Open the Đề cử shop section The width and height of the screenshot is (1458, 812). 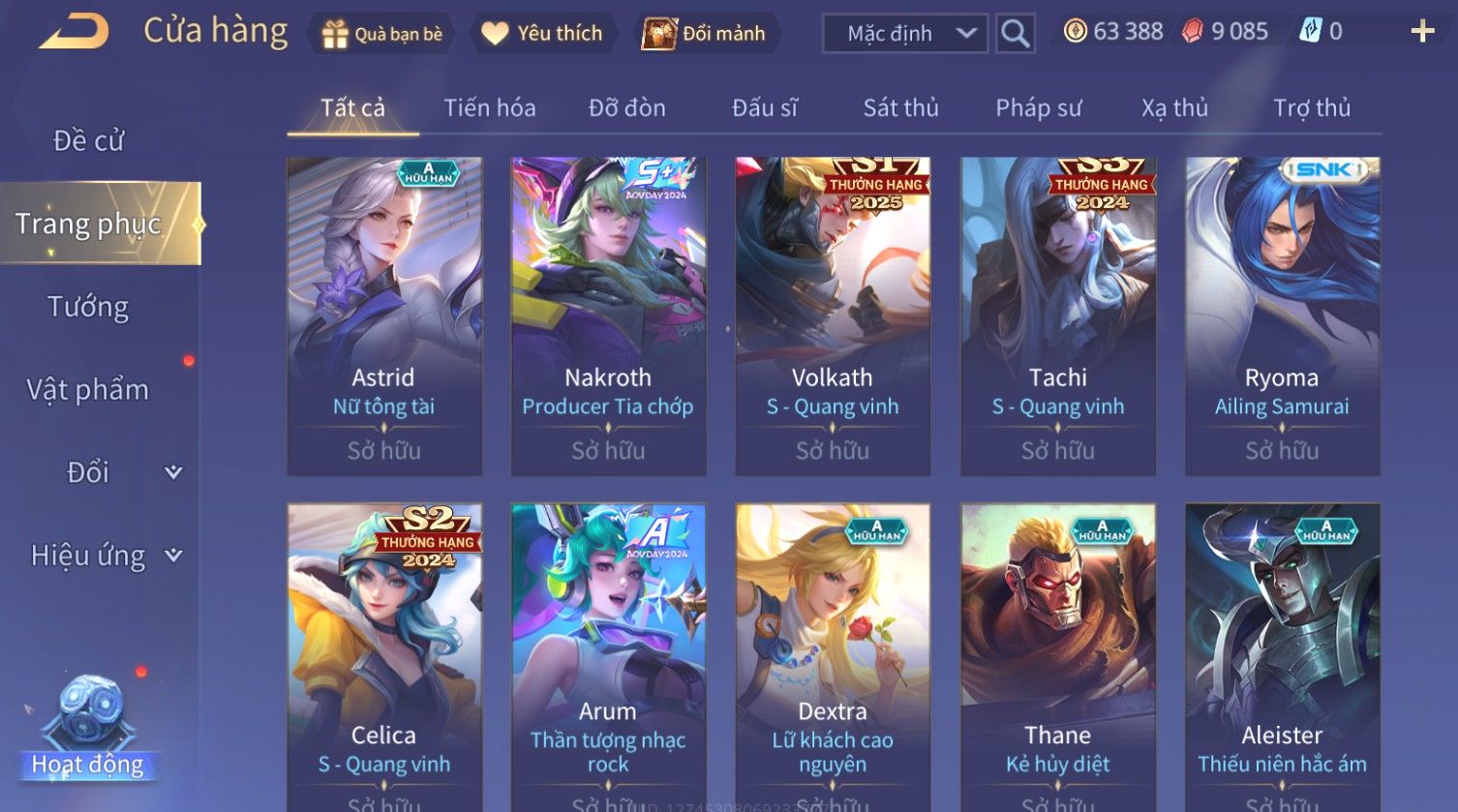88,141
